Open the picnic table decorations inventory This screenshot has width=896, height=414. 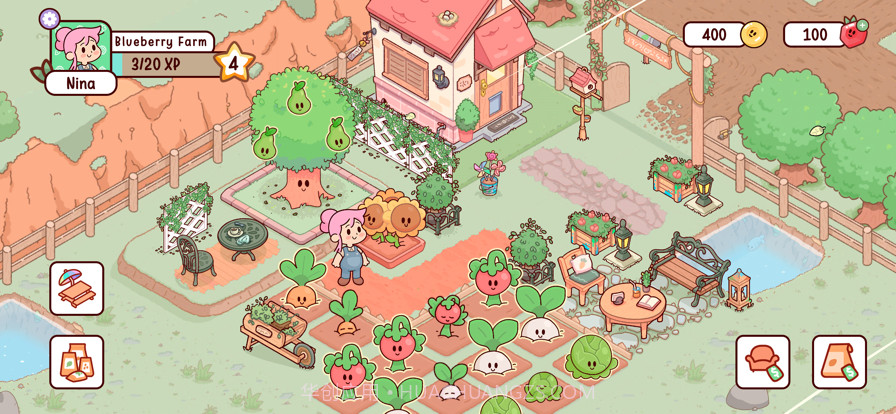coord(77,288)
